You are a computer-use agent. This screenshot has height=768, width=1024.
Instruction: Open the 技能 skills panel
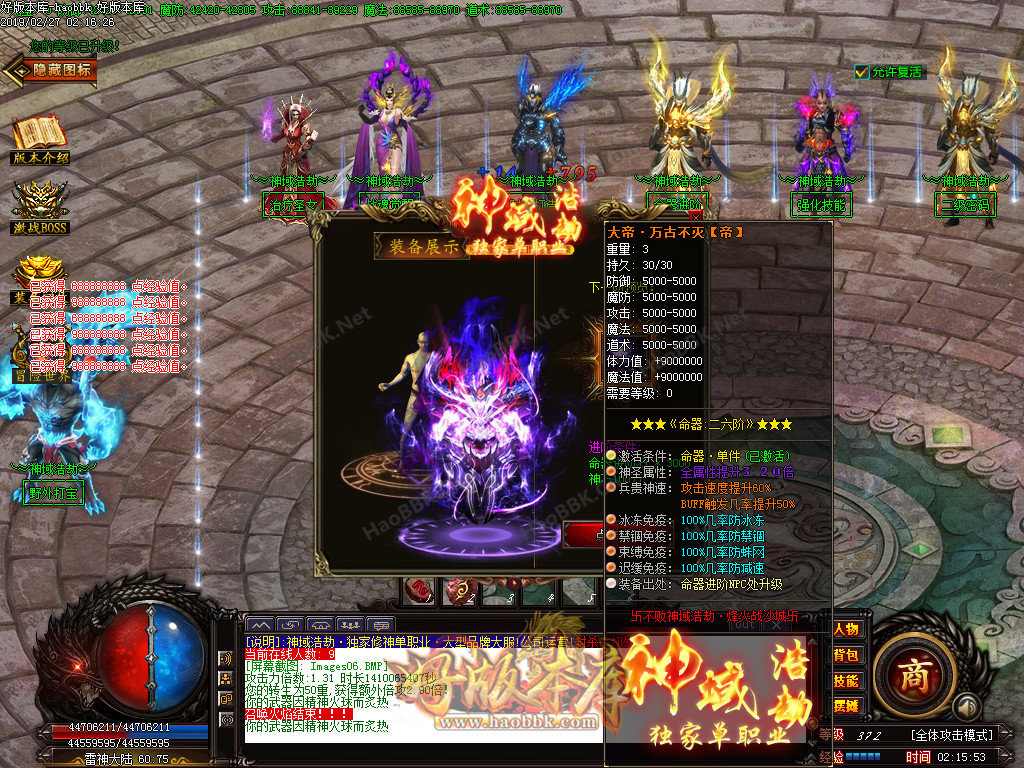pos(846,680)
